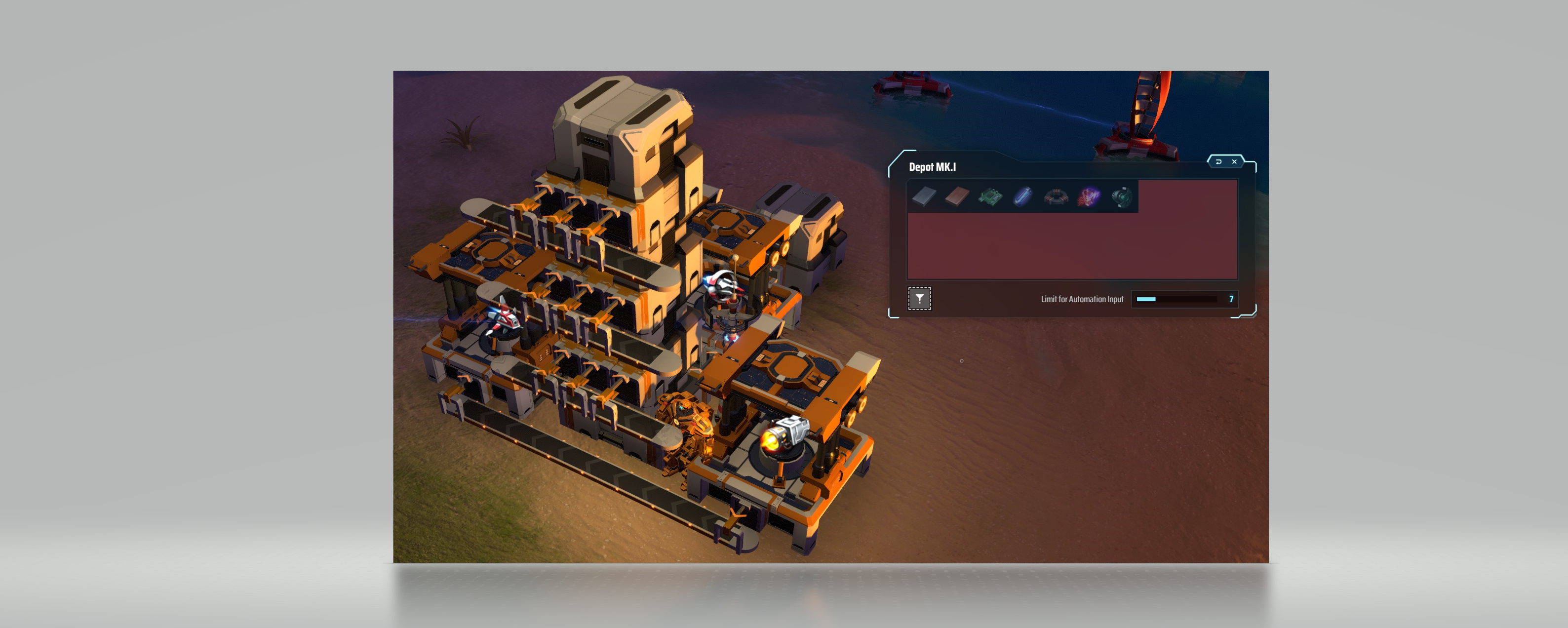Select the copper ingot slot
Screen dimensions: 1568x628
tap(957, 196)
